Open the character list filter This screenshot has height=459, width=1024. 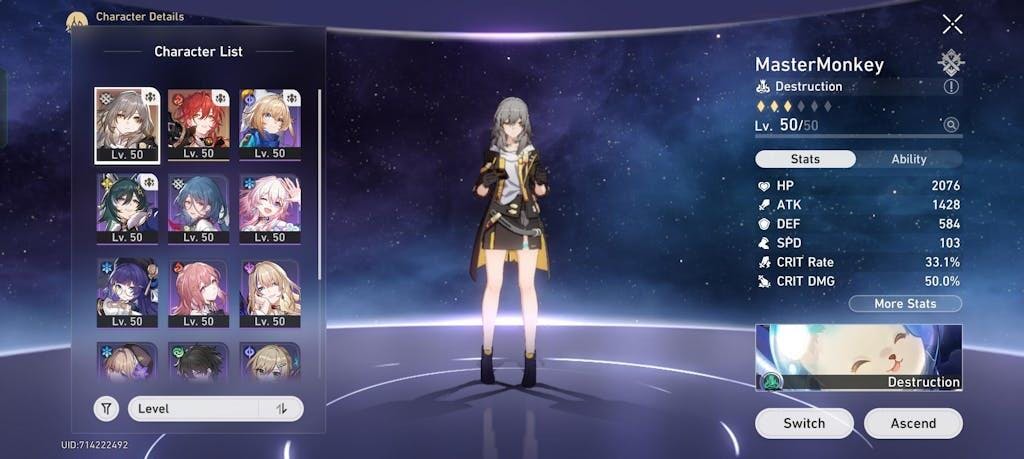[x=106, y=408]
